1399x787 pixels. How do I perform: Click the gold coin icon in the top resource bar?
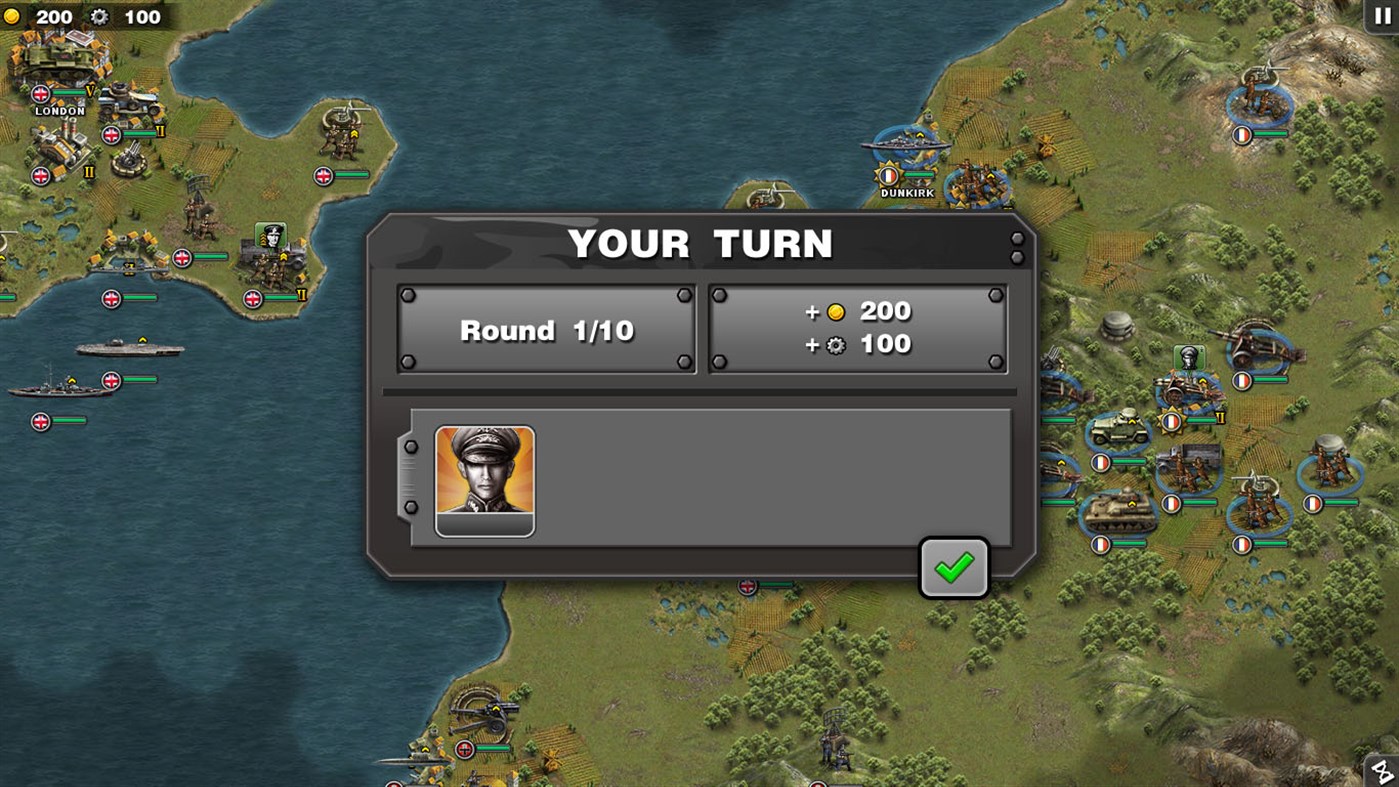(x=13, y=17)
